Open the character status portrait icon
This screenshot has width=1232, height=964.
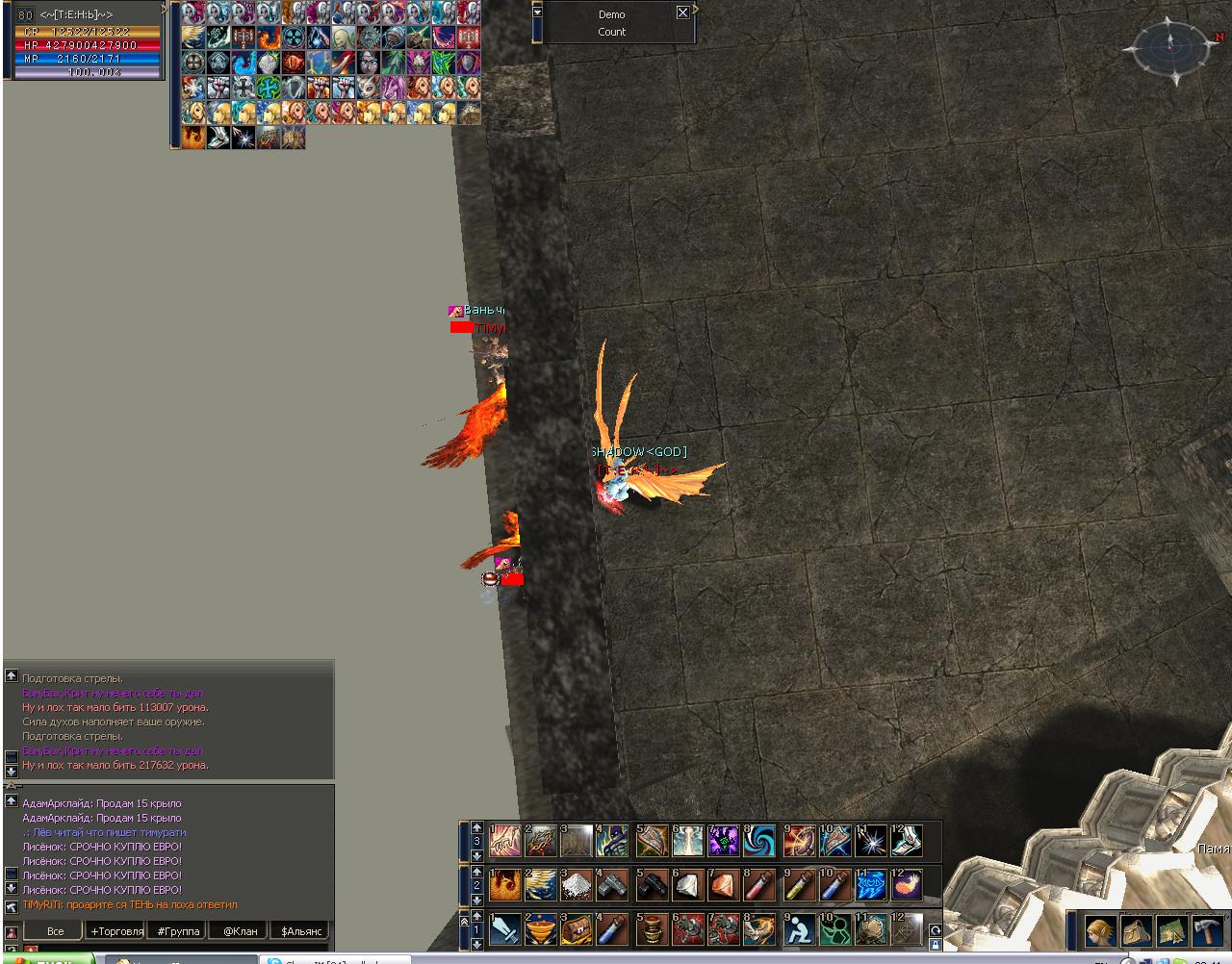(x=1101, y=931)
